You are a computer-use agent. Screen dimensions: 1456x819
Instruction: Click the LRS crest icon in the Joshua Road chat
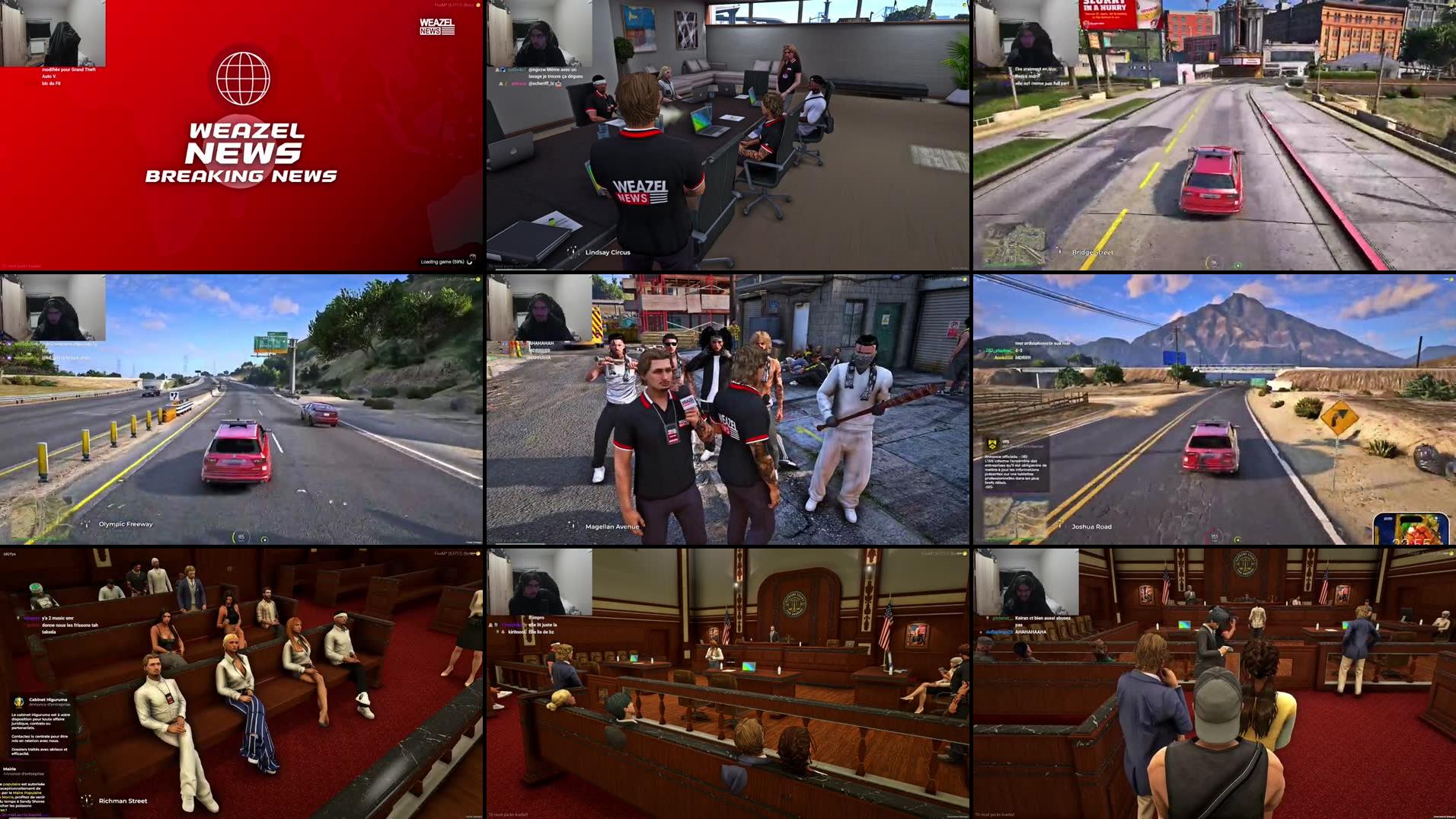pos(991,446)
